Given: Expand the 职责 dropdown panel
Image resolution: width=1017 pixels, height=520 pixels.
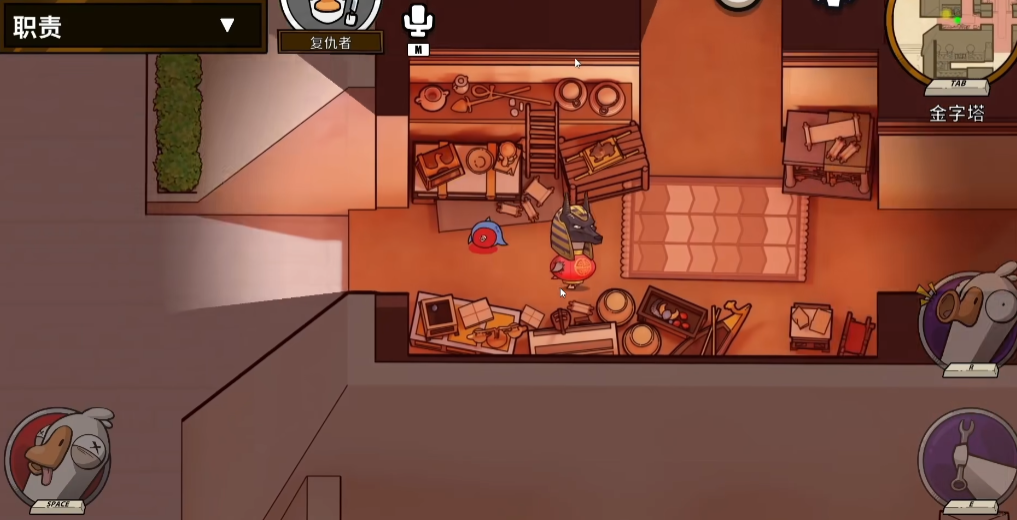Looking at the screenshot, I should [227, 26].
